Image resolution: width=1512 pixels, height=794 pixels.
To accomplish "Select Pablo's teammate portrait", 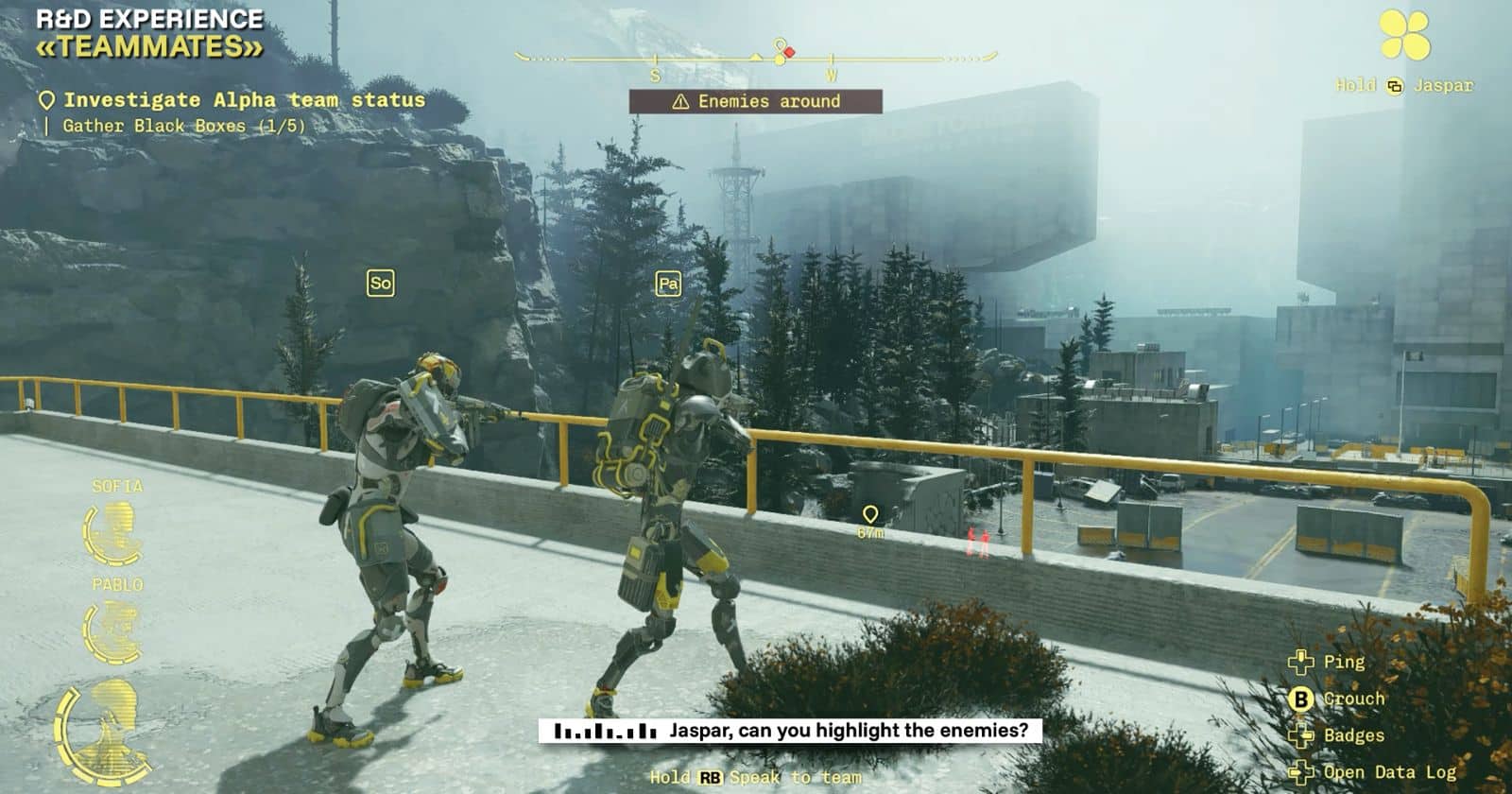I will pos(112,631).
